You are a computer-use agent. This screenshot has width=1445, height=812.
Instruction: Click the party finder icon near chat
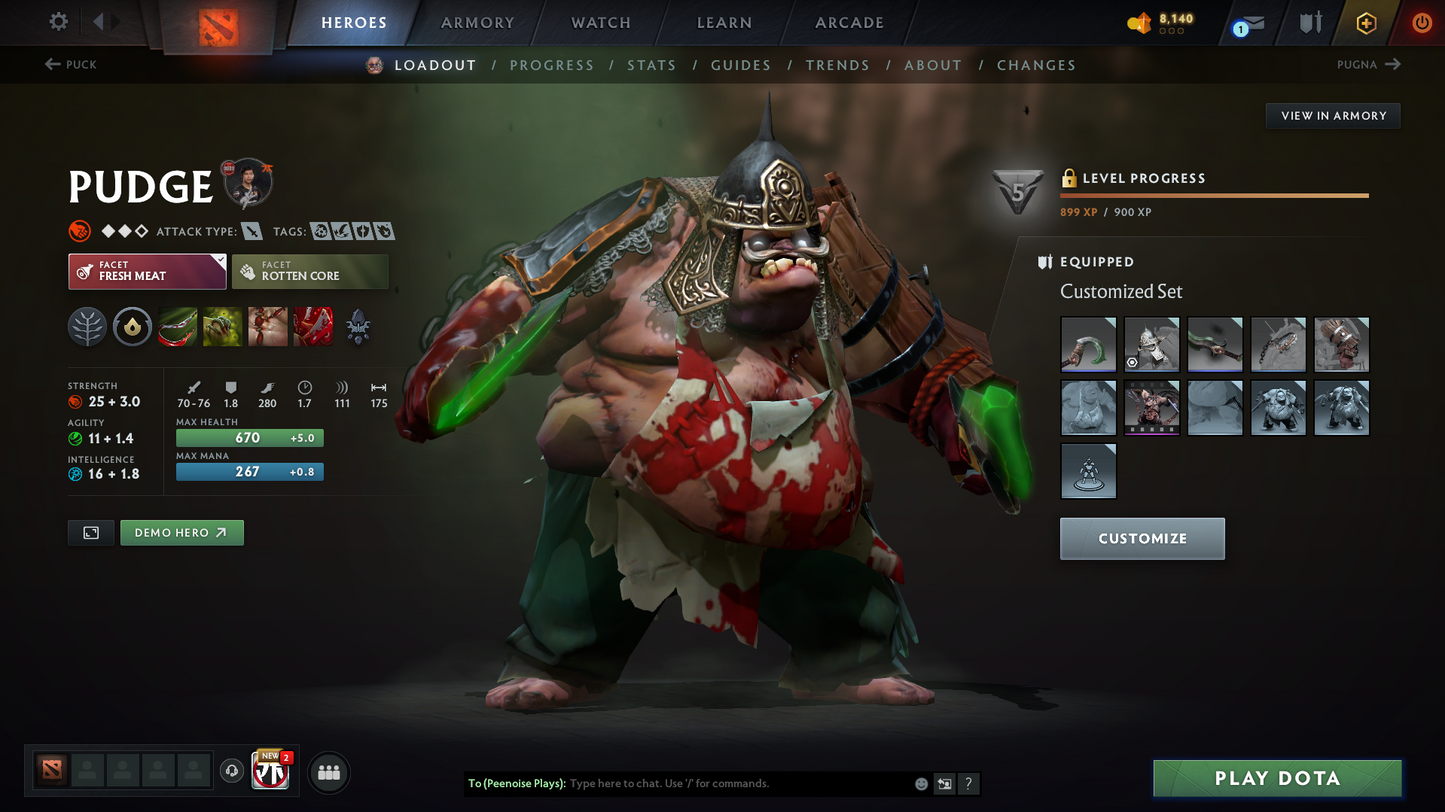[328, 771]
